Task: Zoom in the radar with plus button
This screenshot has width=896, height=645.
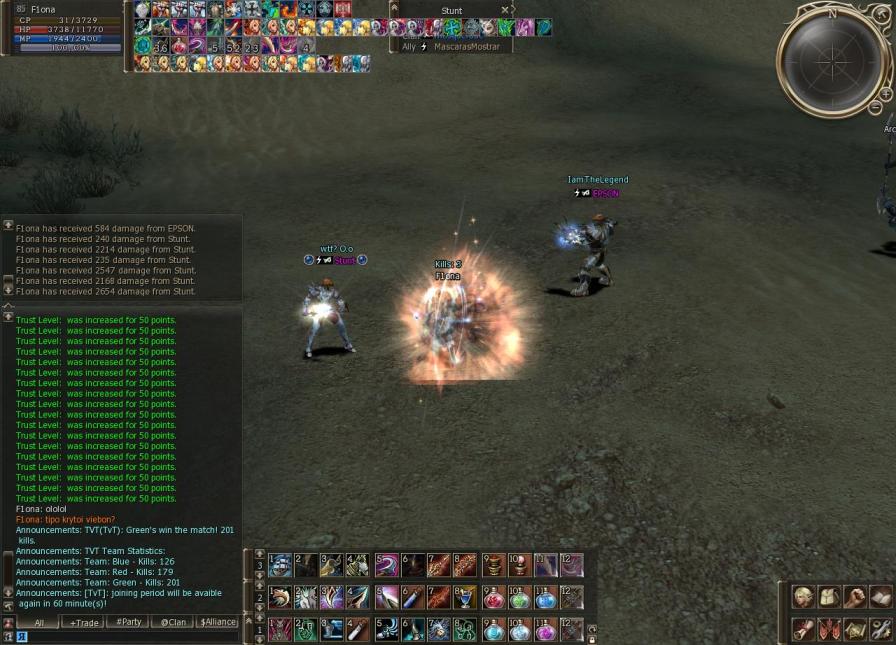Action: click(885, 94)
